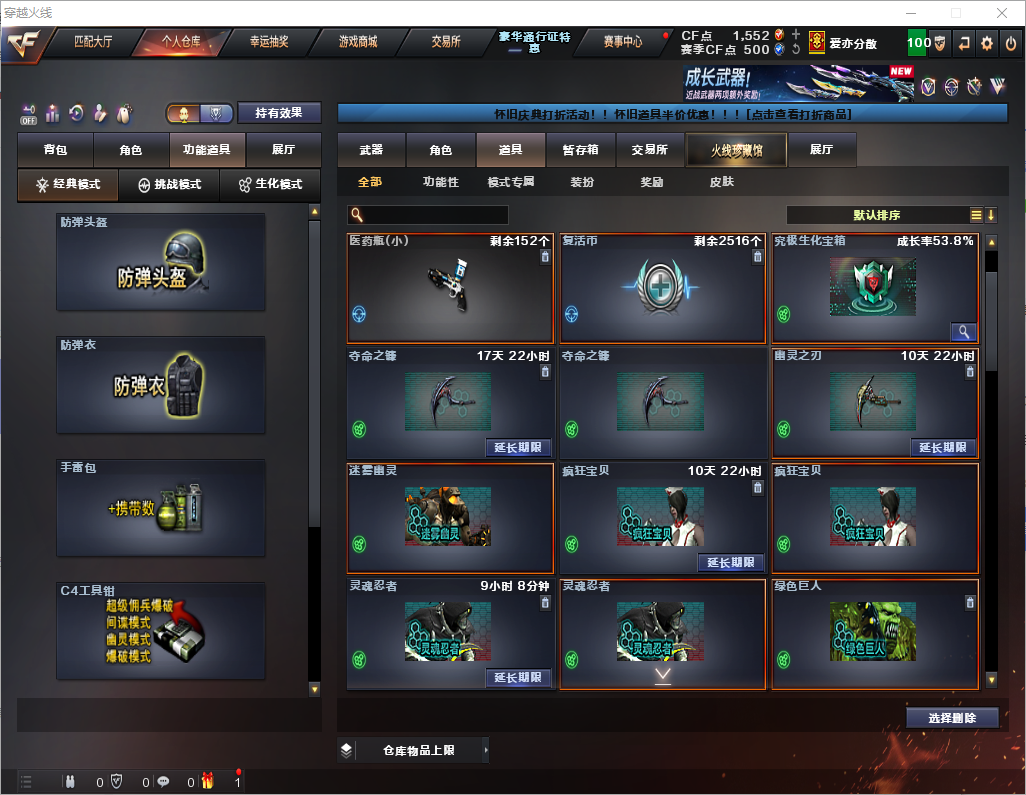Select the 防弹头盔 equipment slot
This screenshot has width=1026, height=795.
point(161,262)
